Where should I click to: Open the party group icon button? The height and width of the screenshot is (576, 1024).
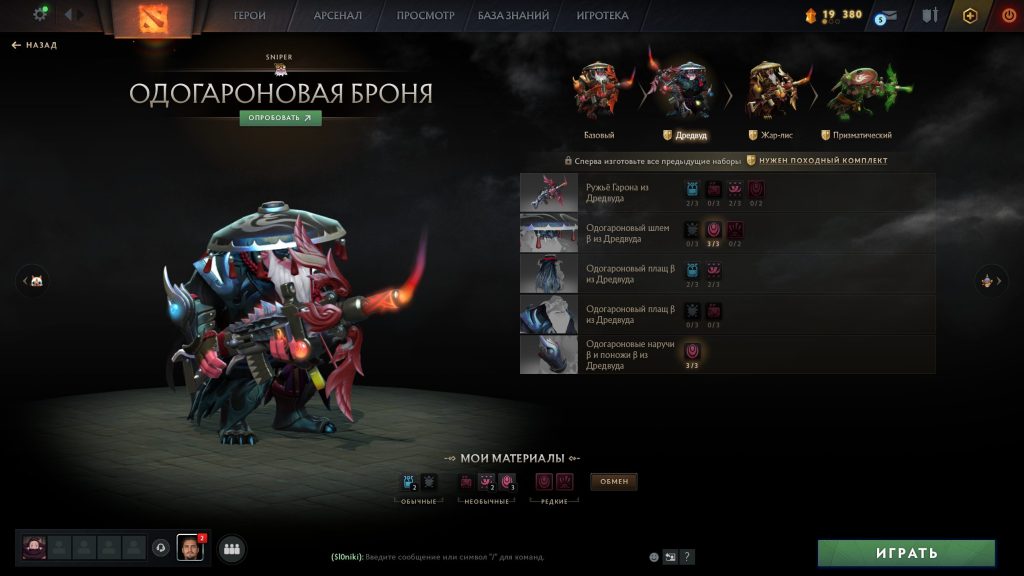pos(232,548)
